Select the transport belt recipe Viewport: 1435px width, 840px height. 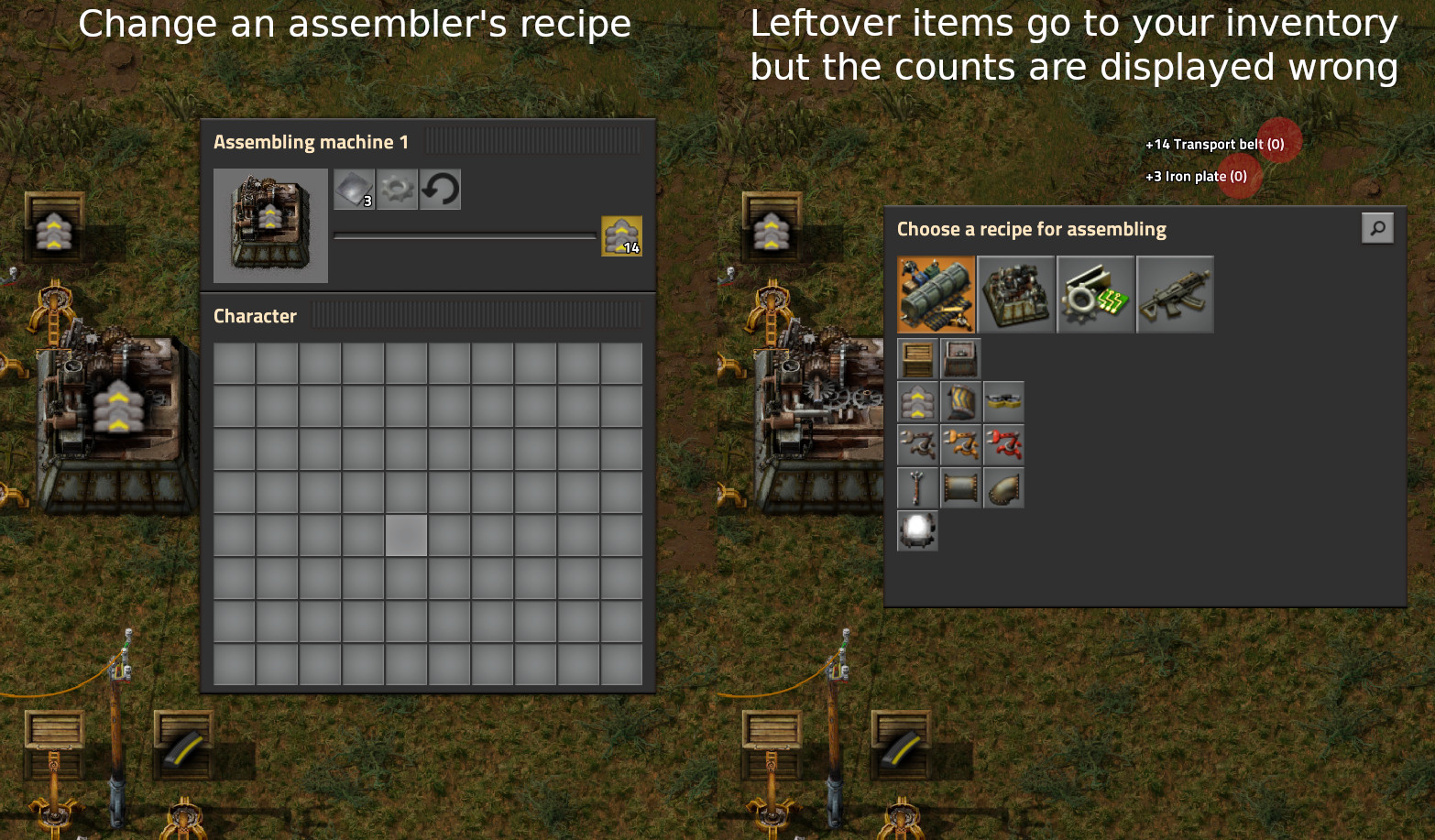917,401
